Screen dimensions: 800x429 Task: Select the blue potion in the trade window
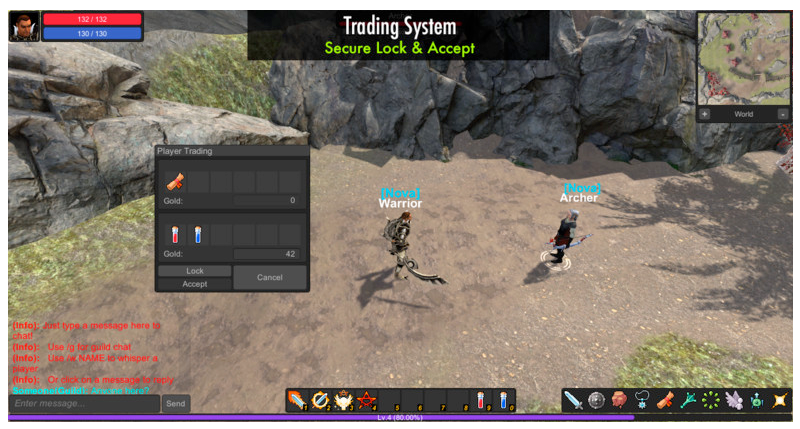tap(197, 234)
